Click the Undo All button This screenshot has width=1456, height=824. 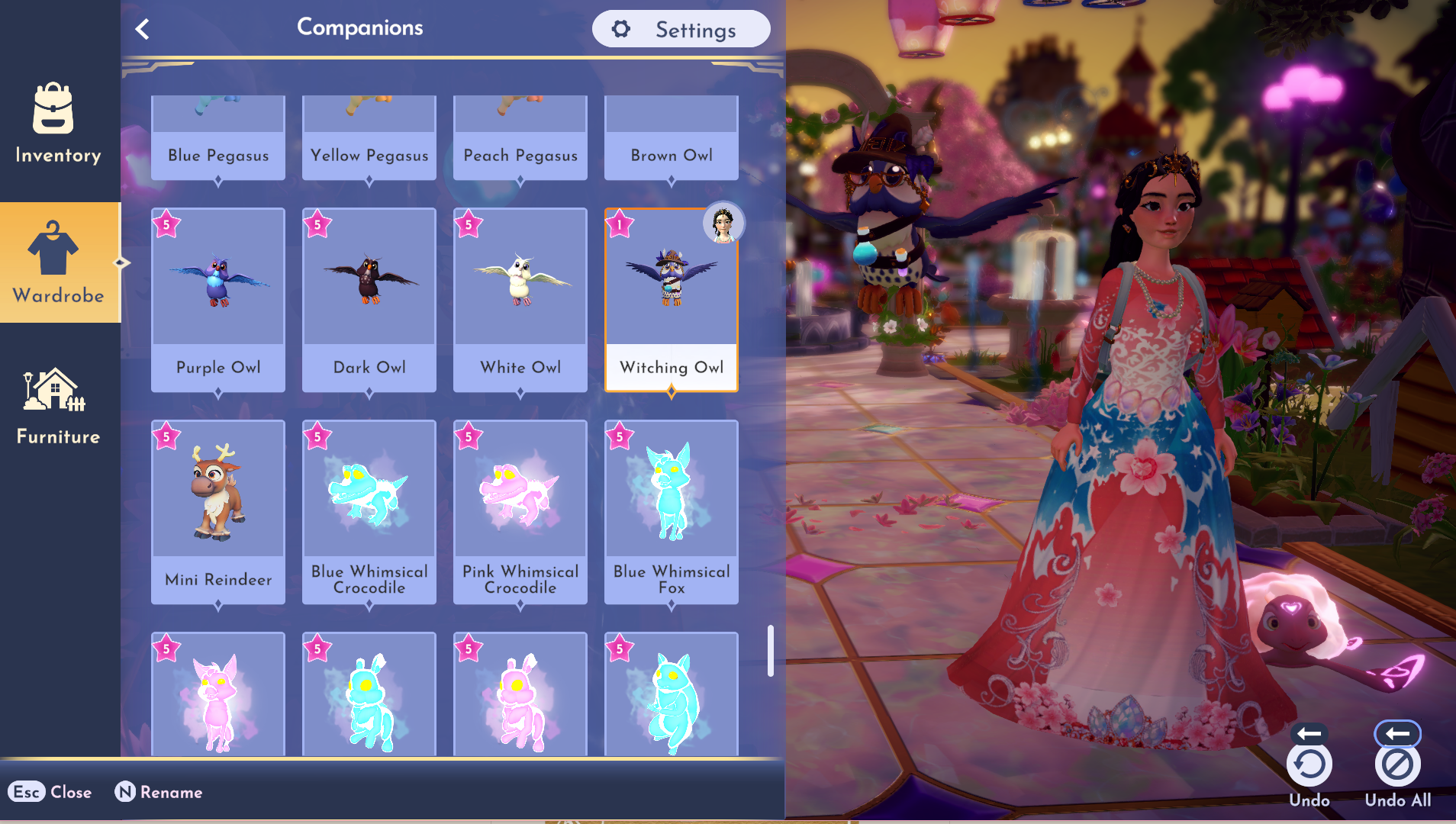tap(1397, 764)
